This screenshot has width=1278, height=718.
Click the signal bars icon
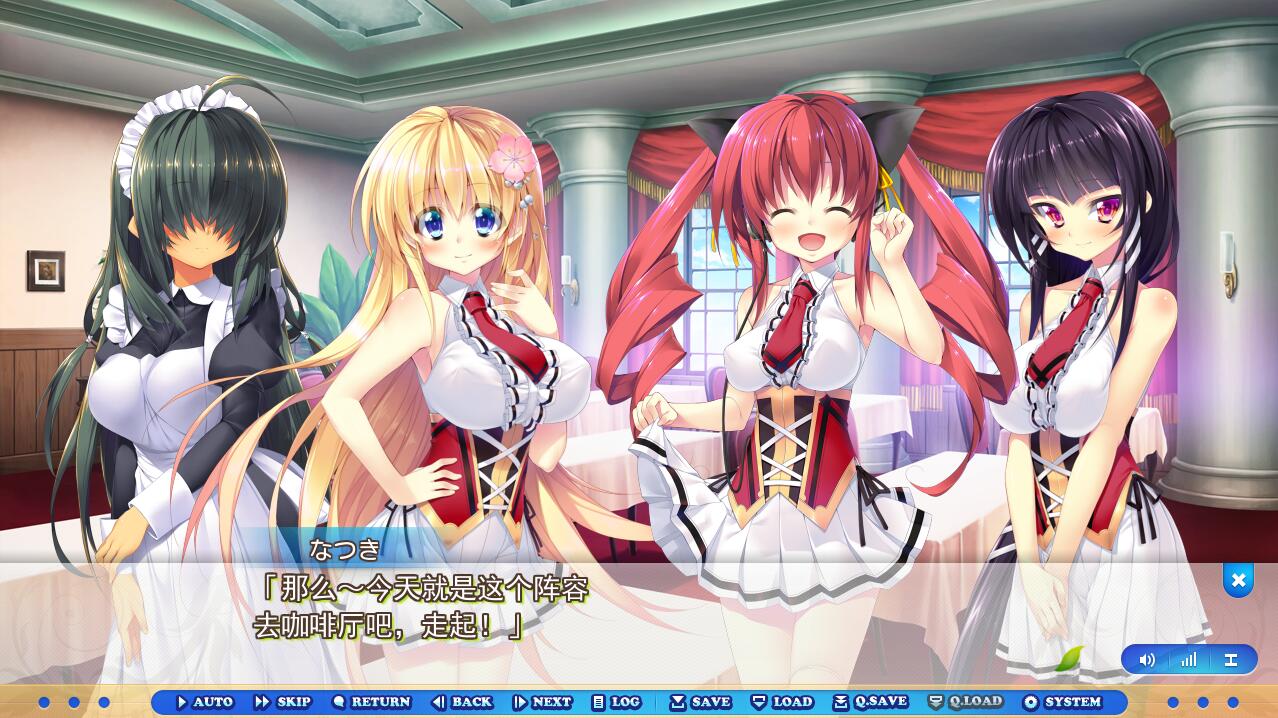1188,660
